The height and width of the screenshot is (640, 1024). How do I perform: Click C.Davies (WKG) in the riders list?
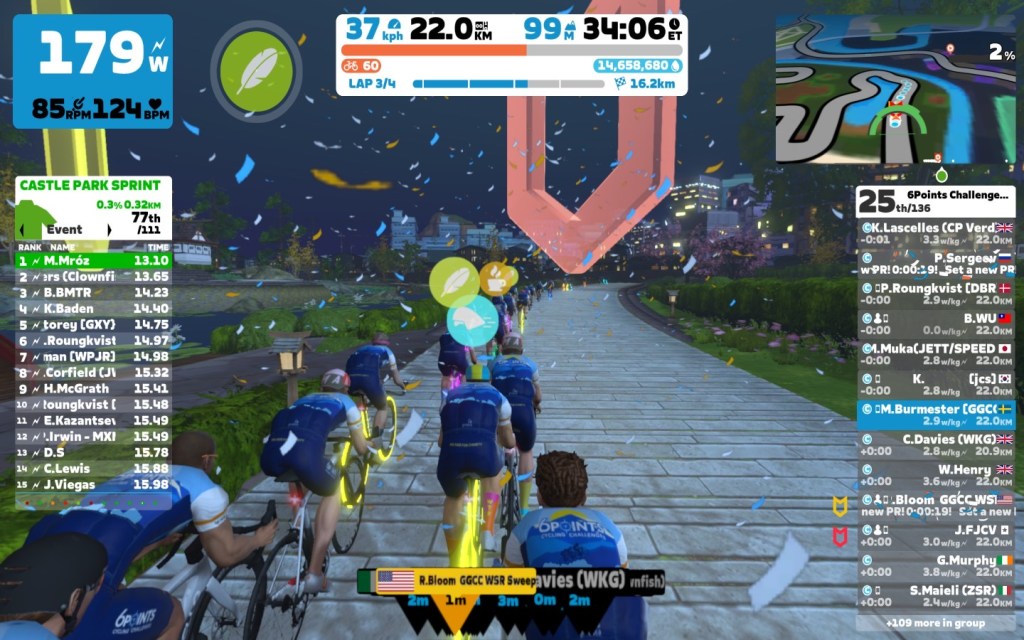pos(936,444)
